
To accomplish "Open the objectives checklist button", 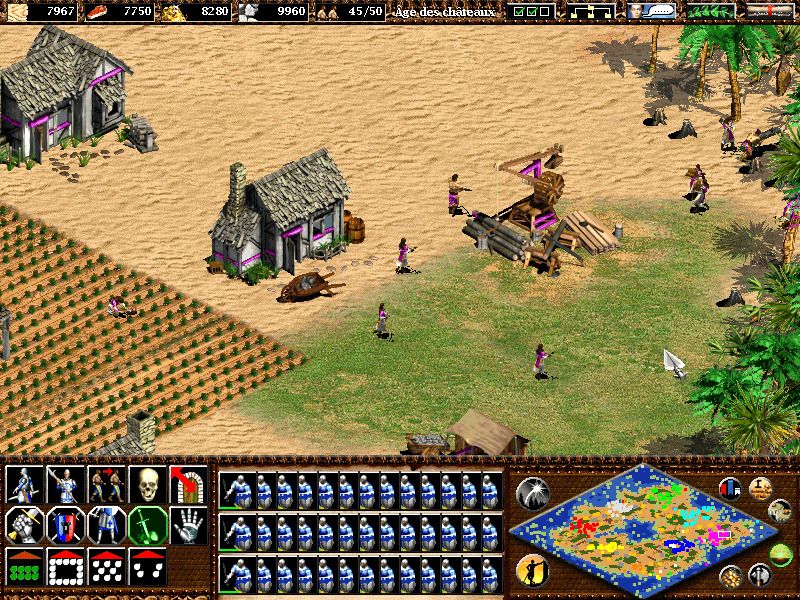I will pyautogui.click(x=530, y=12).
